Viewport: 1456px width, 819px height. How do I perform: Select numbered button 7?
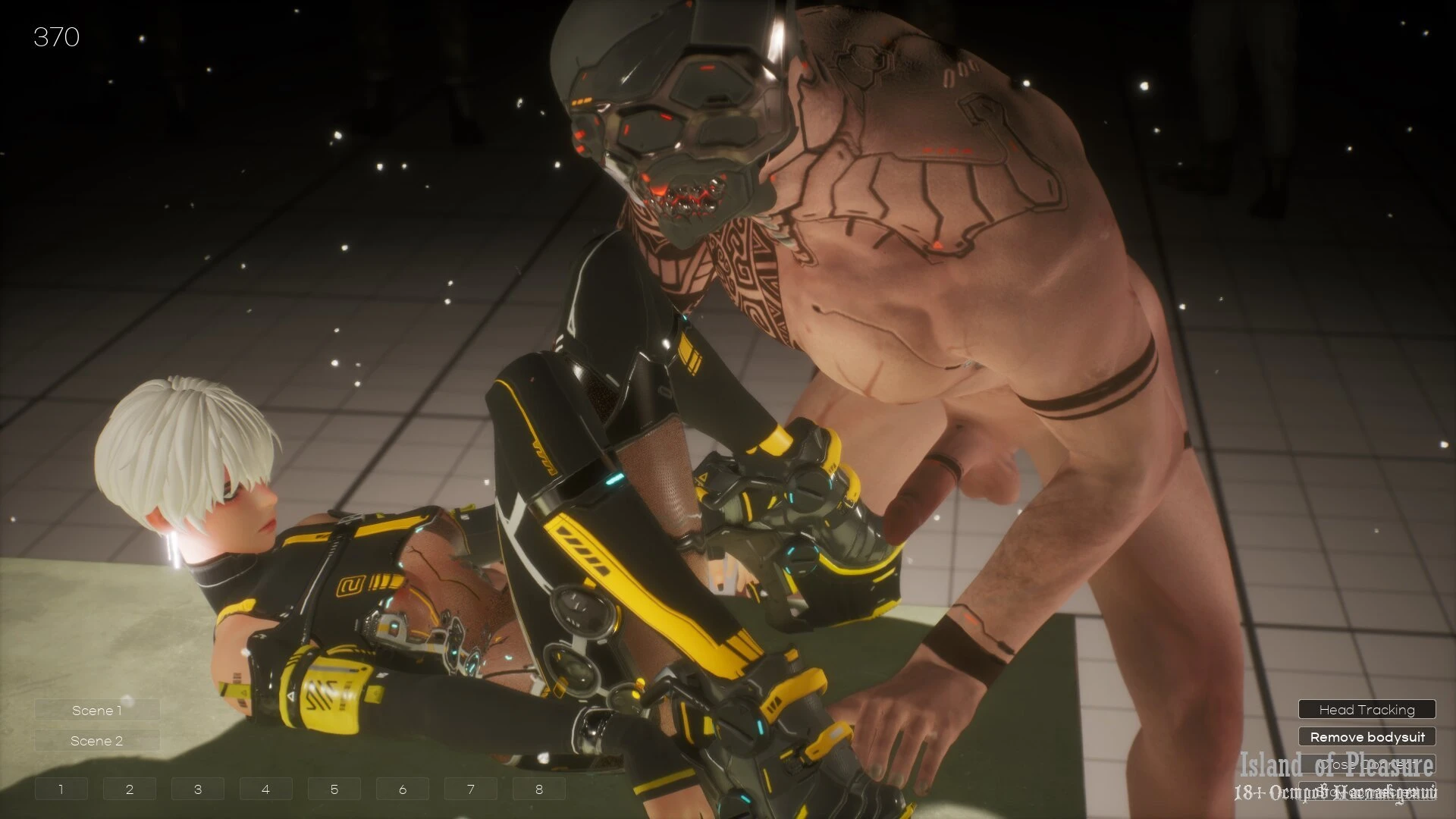(471, 789)
